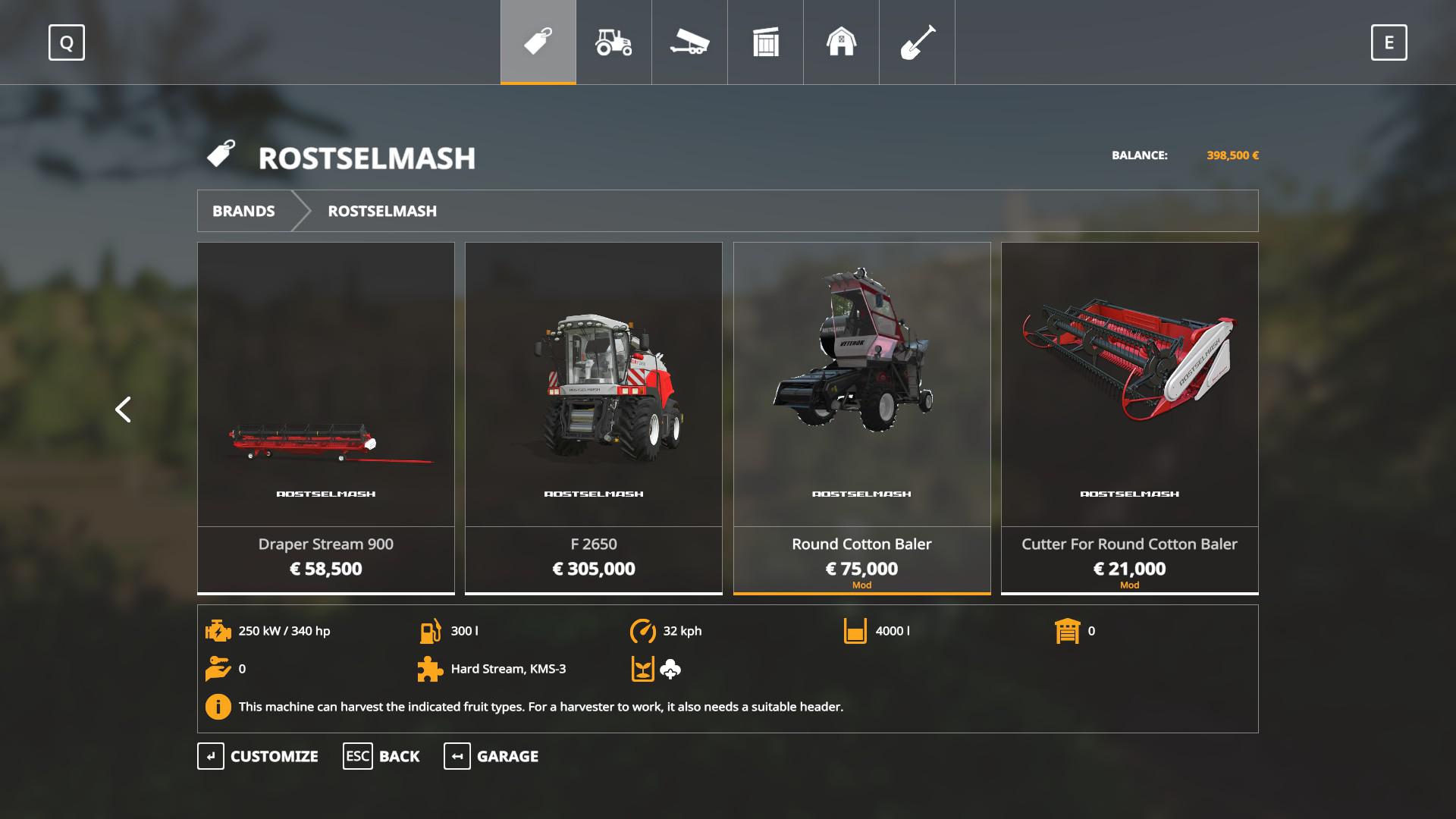Show previous items with the left arrow
The height and width of the screenshot is (819, 1456).
pos(123,409)
